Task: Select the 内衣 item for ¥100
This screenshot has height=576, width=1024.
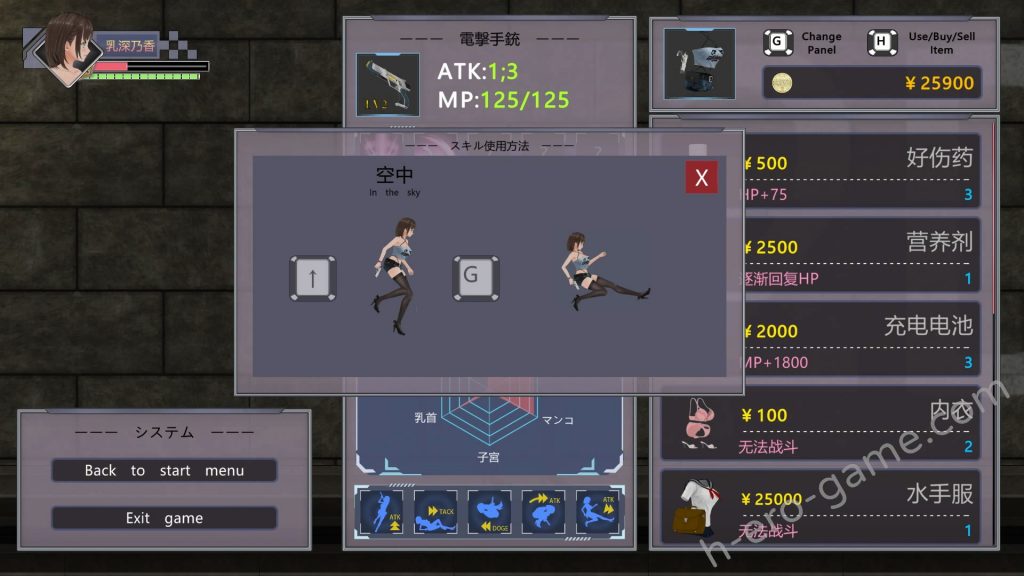Action: (x=820, y=424)
